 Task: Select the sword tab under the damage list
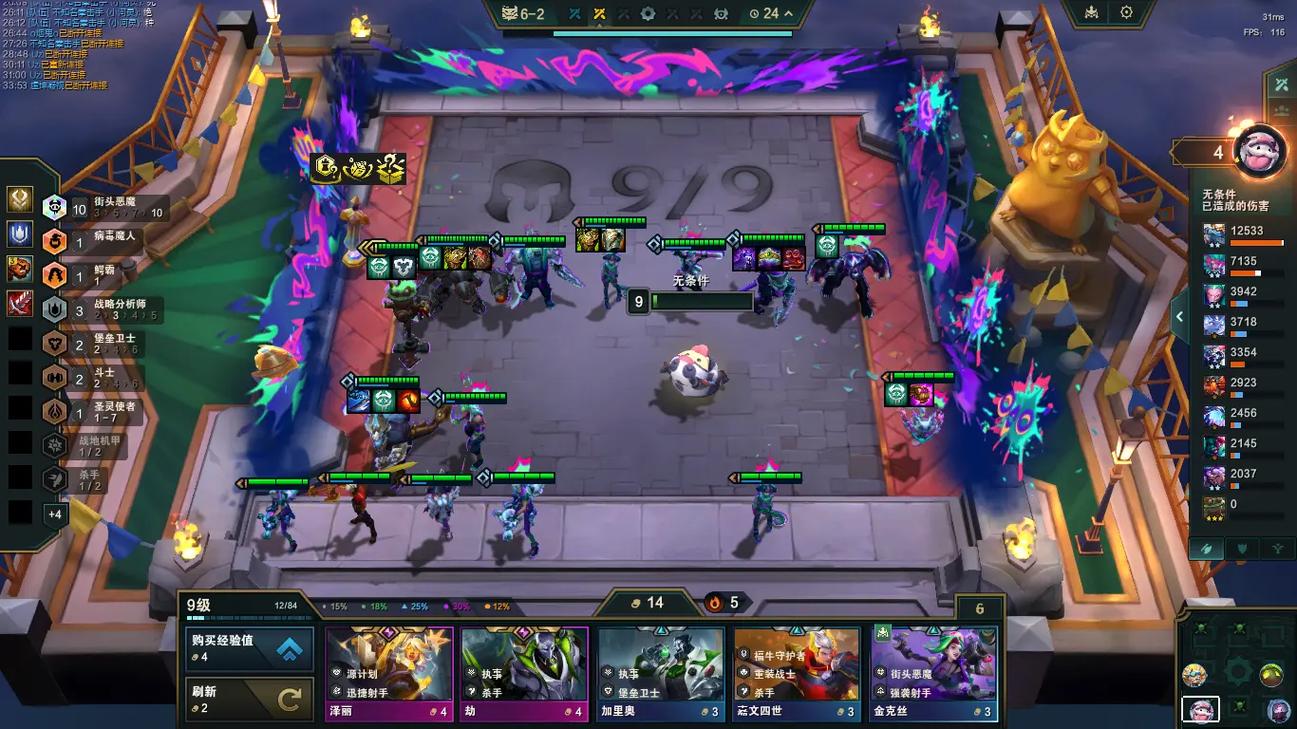click(1206, 549)
